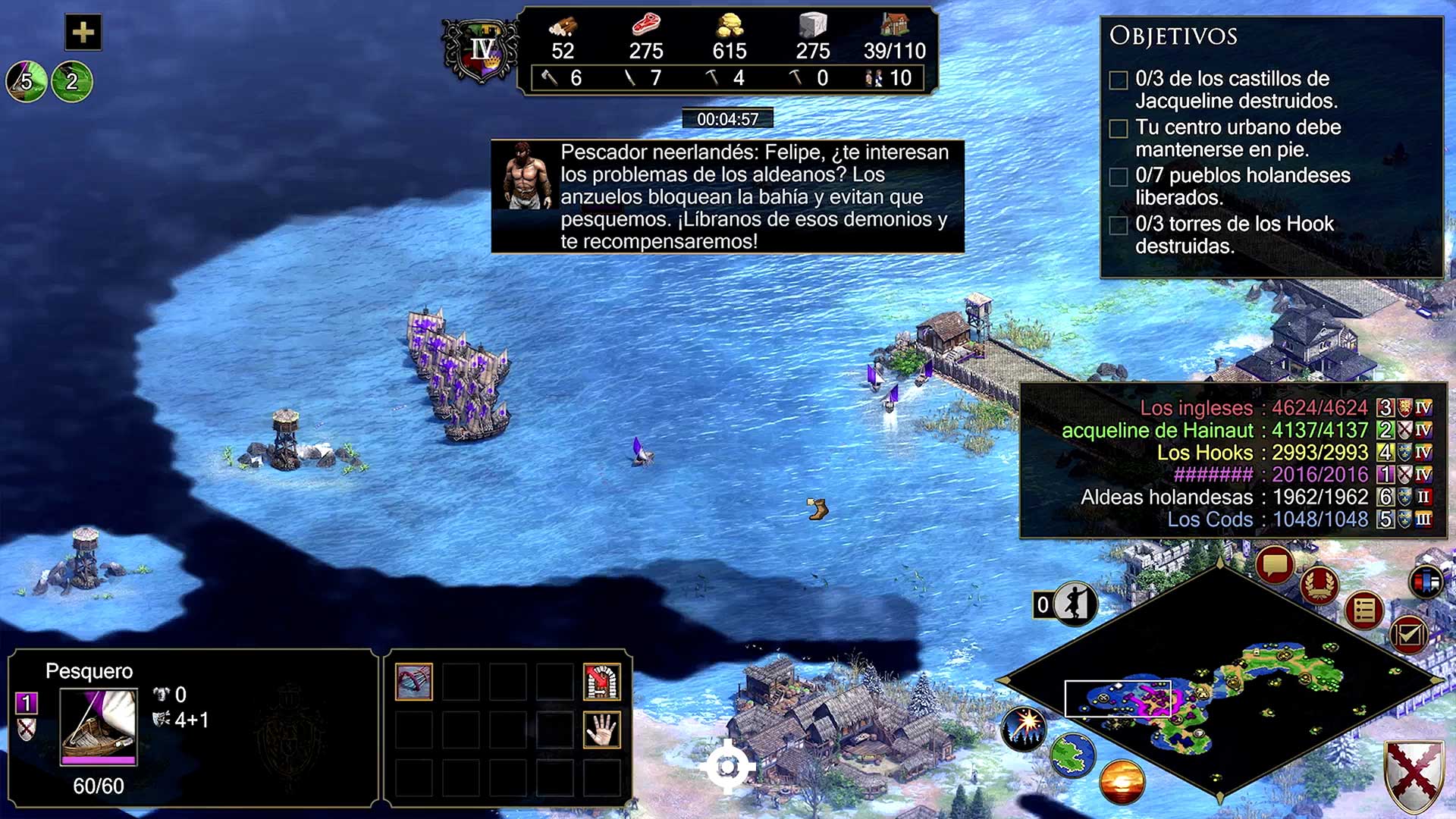Viewport: 1456px width, 819px height.
Task: Select the green group icon numbered 2
Action: (72, 81)
